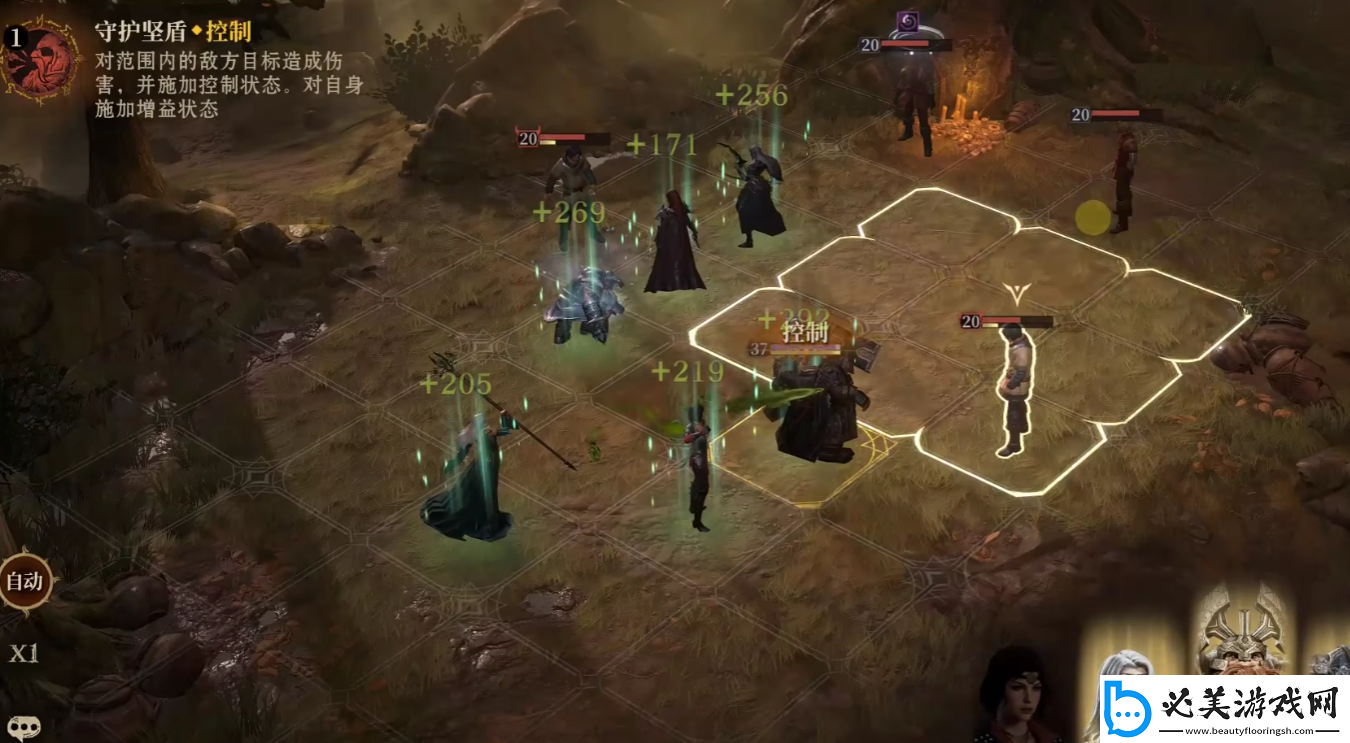Viewport: 1350px width, 743px height.
Task: Open the chat speech bubble
Action: point(24,728)
